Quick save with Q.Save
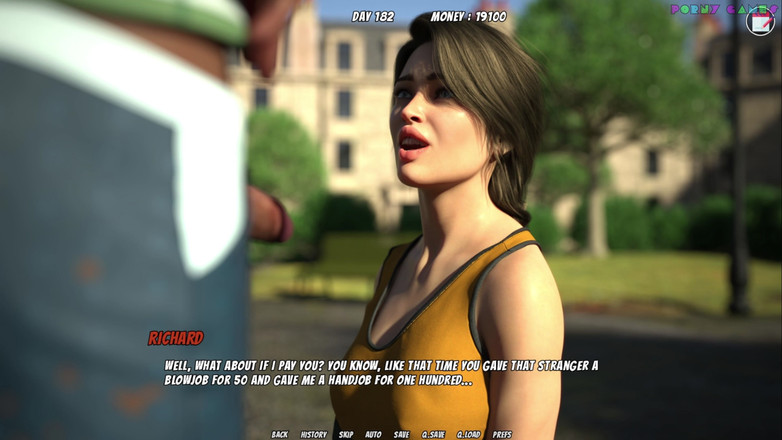Image resolution: width=782 pixels, height=440 pixels. point(433,435)
